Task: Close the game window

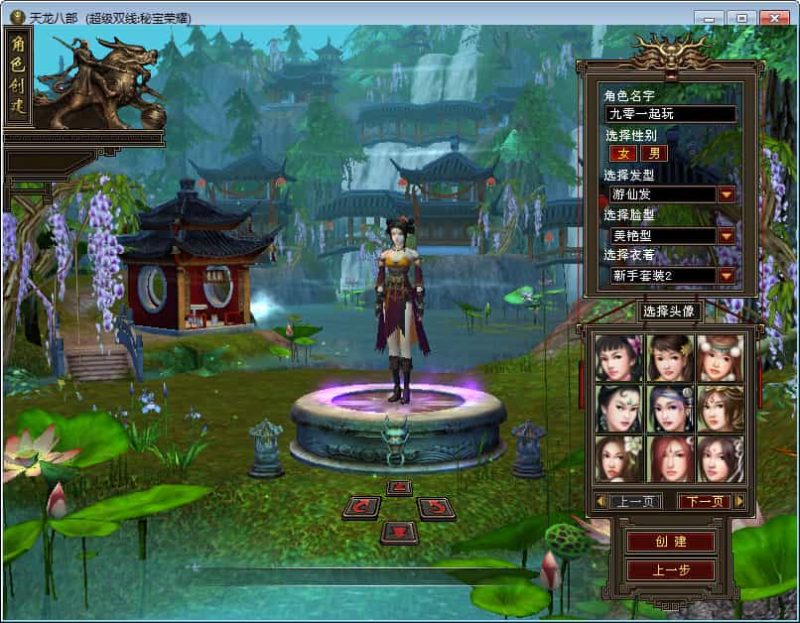Action: [x=773, y=18]
